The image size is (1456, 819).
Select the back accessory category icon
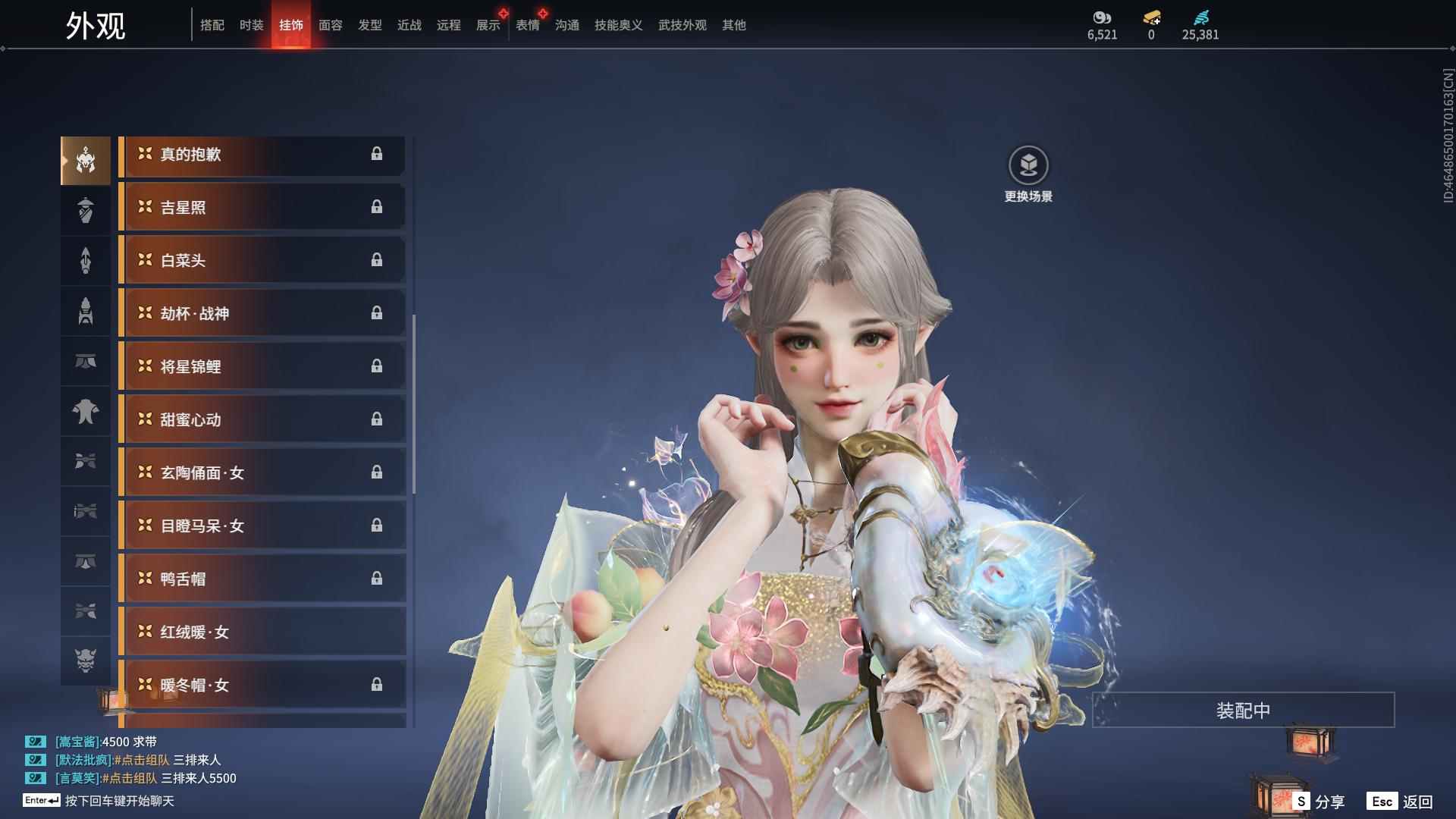tap(86, 260)
